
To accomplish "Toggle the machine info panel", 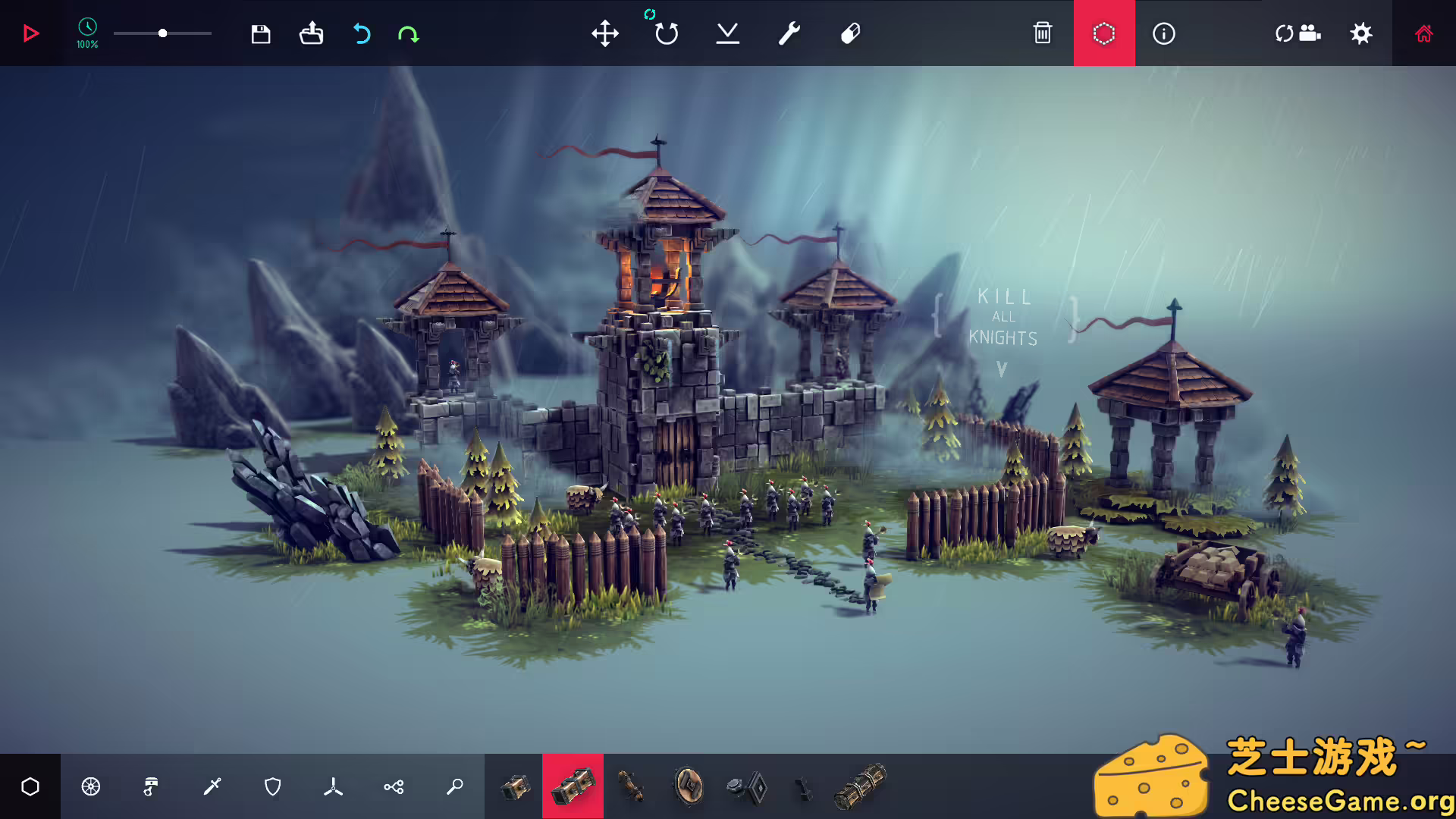I will pyautogui.click(x=1164, y=33).
